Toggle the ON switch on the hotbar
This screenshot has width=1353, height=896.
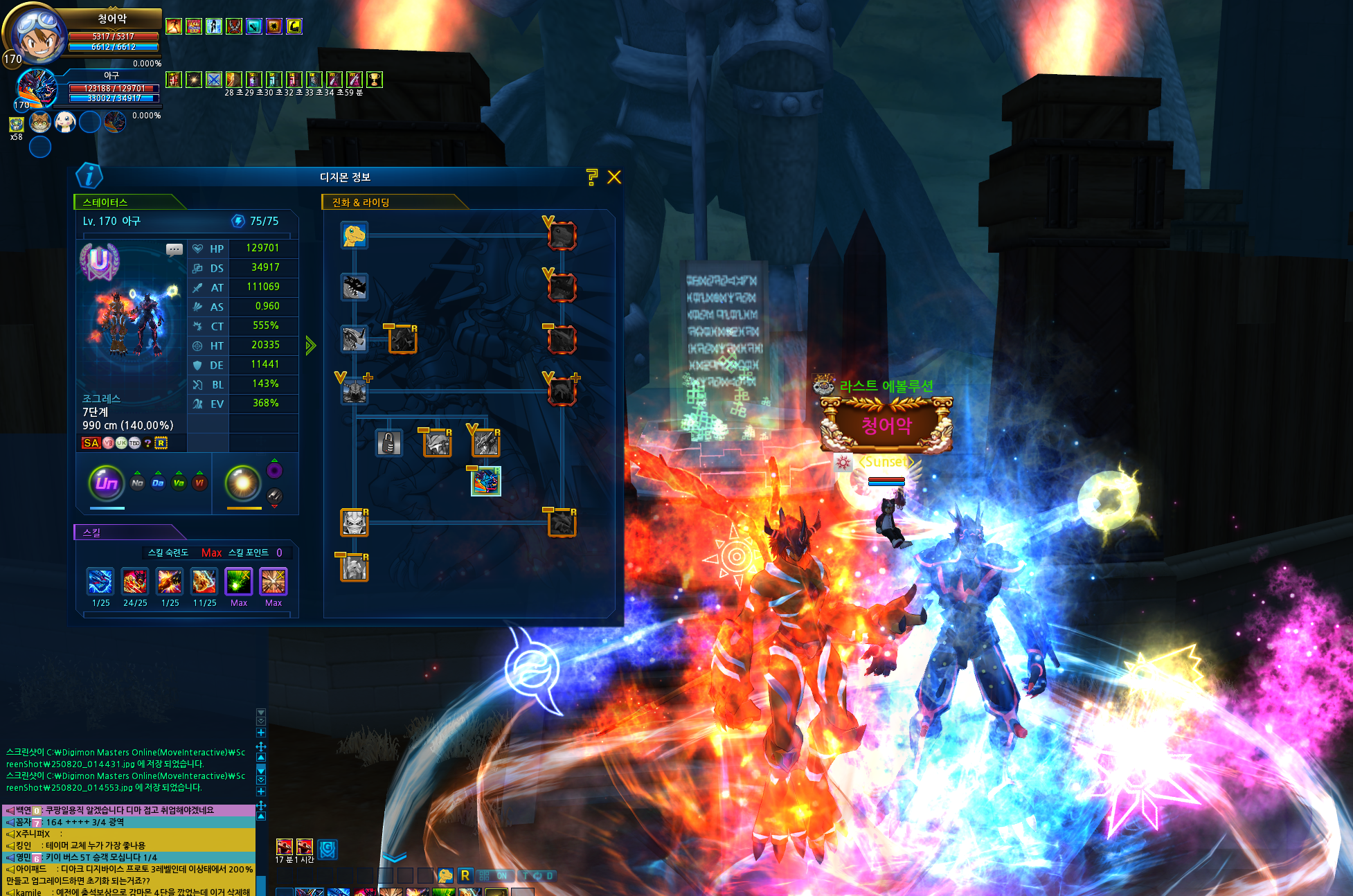click(494, 876)
